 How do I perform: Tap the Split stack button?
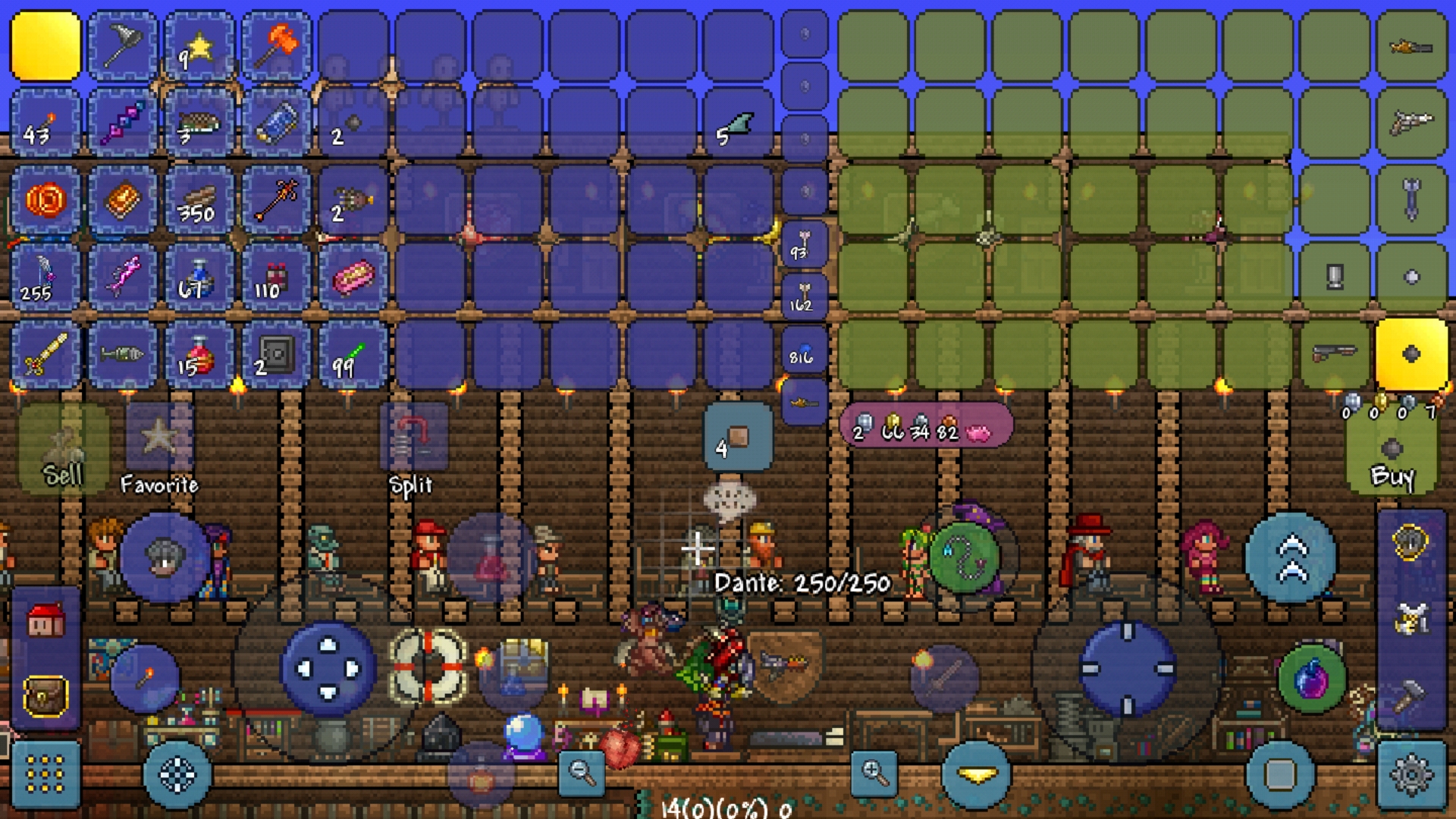pos(412,436)
